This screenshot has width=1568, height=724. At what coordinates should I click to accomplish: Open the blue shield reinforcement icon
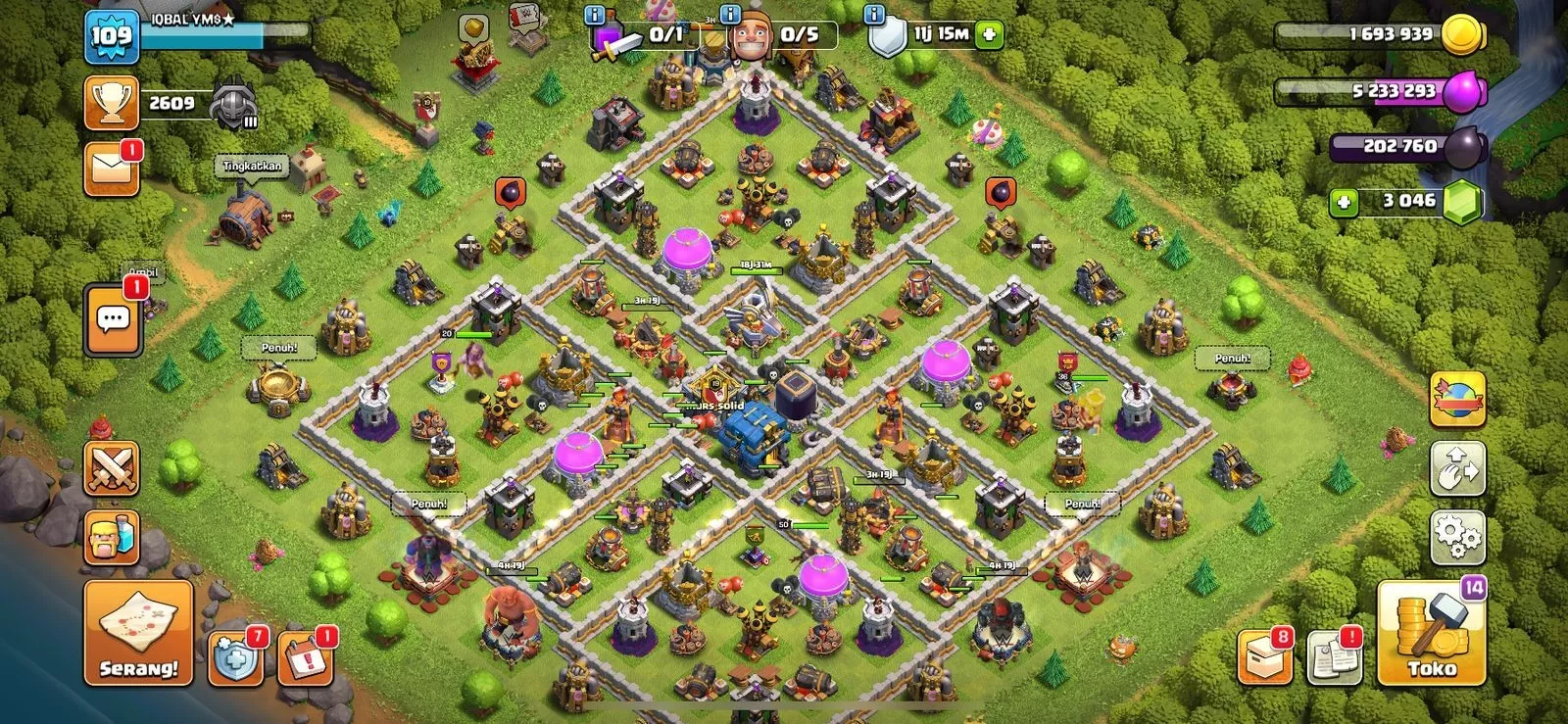pos(235,658)
